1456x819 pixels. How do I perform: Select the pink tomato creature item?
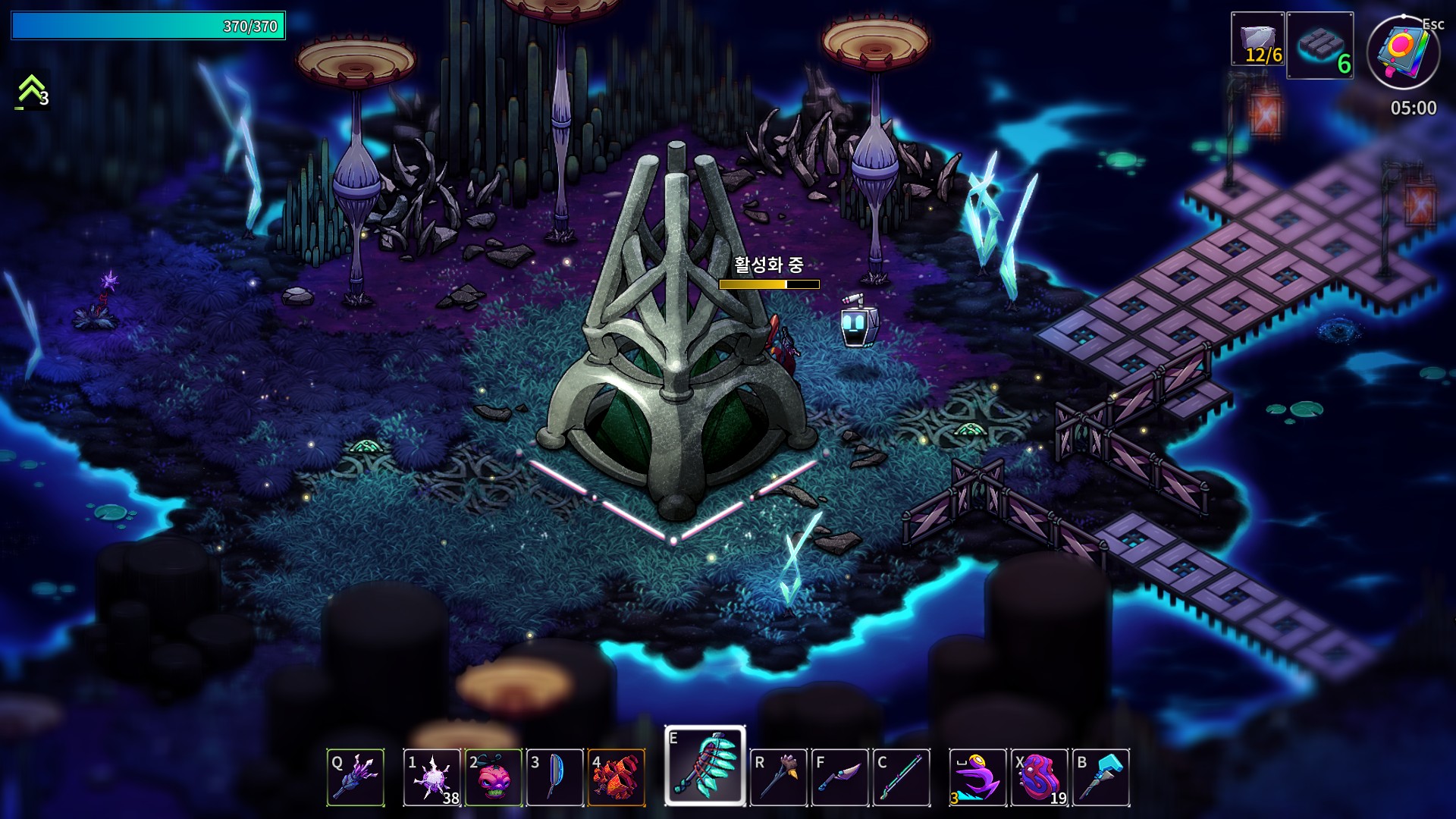click(494, 777)
